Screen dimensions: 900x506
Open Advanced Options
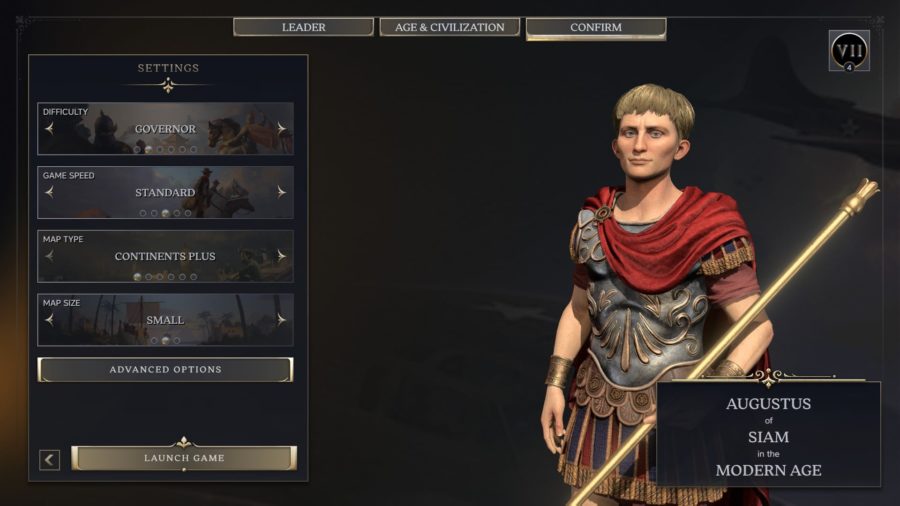tap(165, 370)
